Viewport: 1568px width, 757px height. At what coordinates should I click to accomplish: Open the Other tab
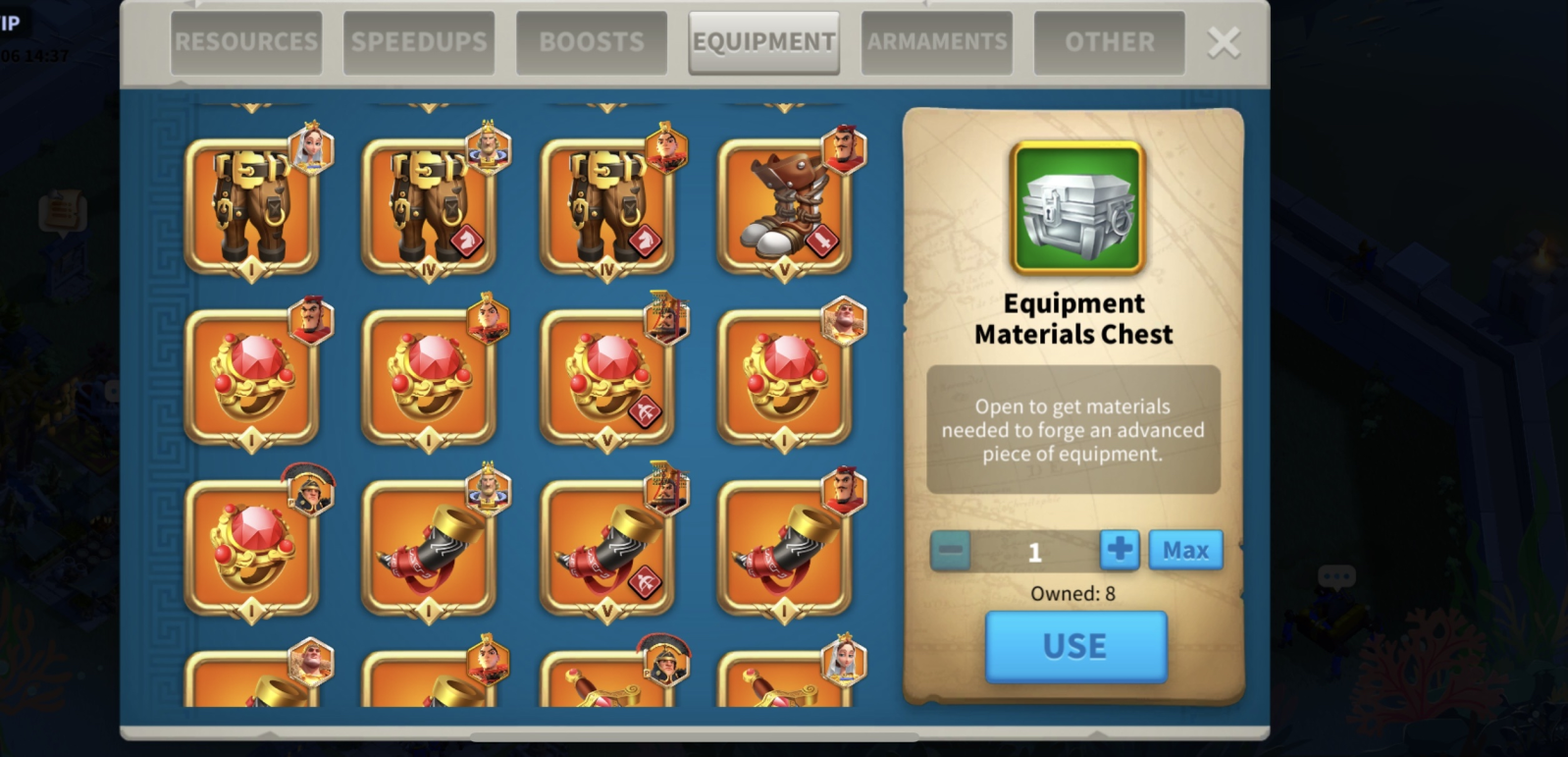(1110, 42)
